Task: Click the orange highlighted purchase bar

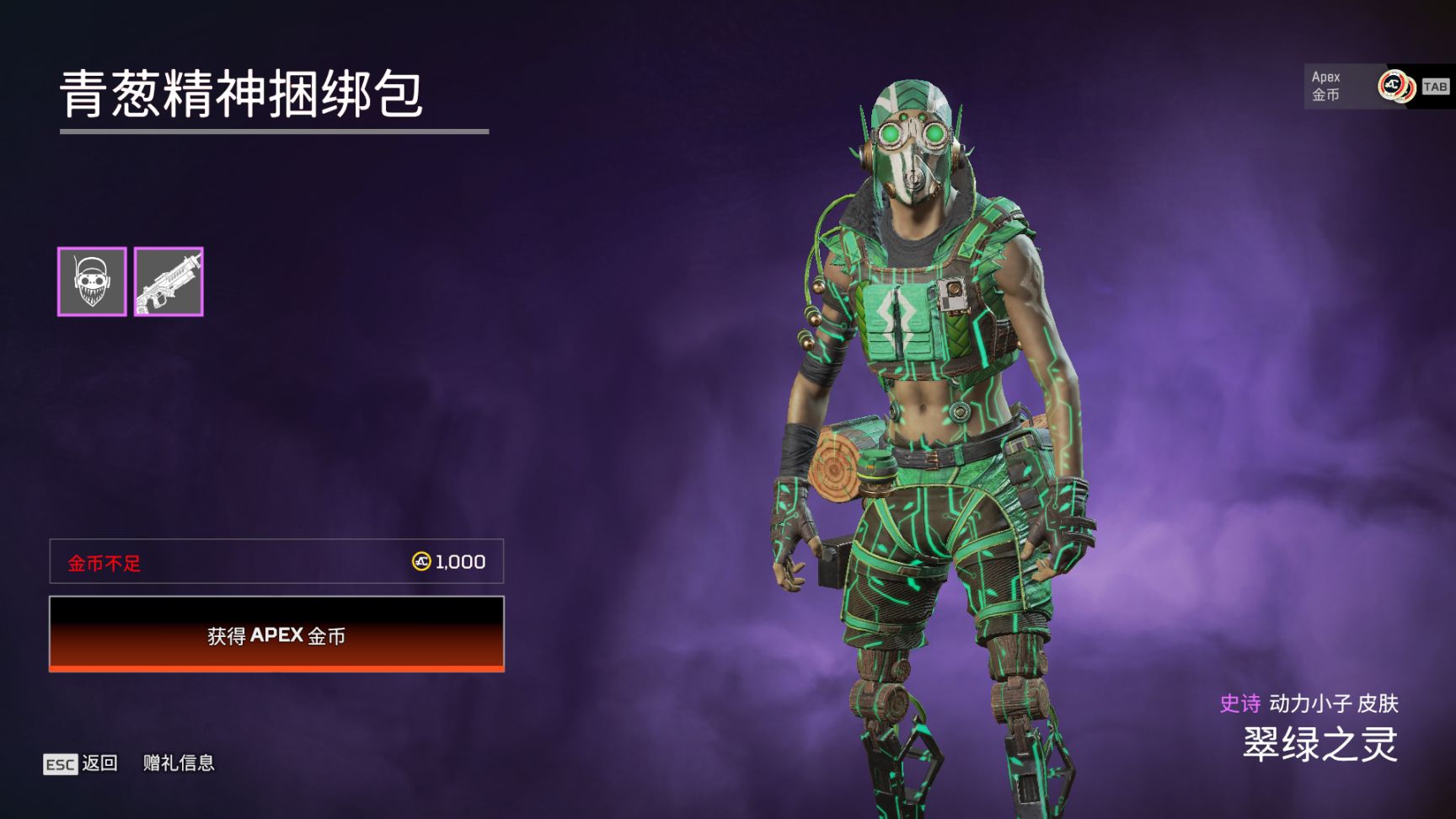Action: click(x=278, y=638)
